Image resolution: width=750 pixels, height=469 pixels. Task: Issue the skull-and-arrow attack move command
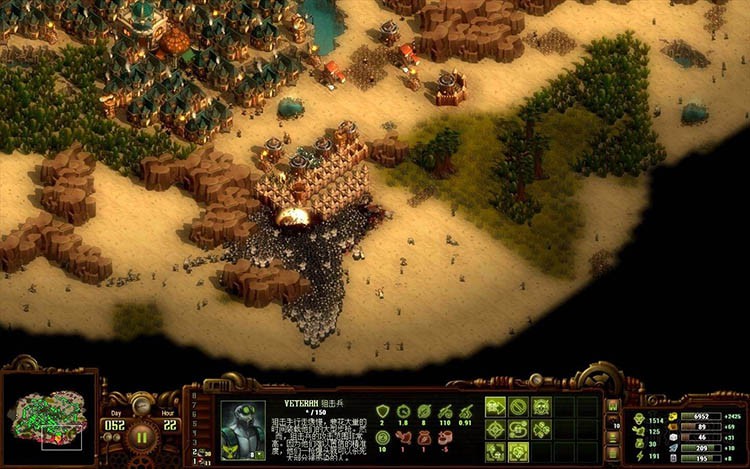pos(496,407)
